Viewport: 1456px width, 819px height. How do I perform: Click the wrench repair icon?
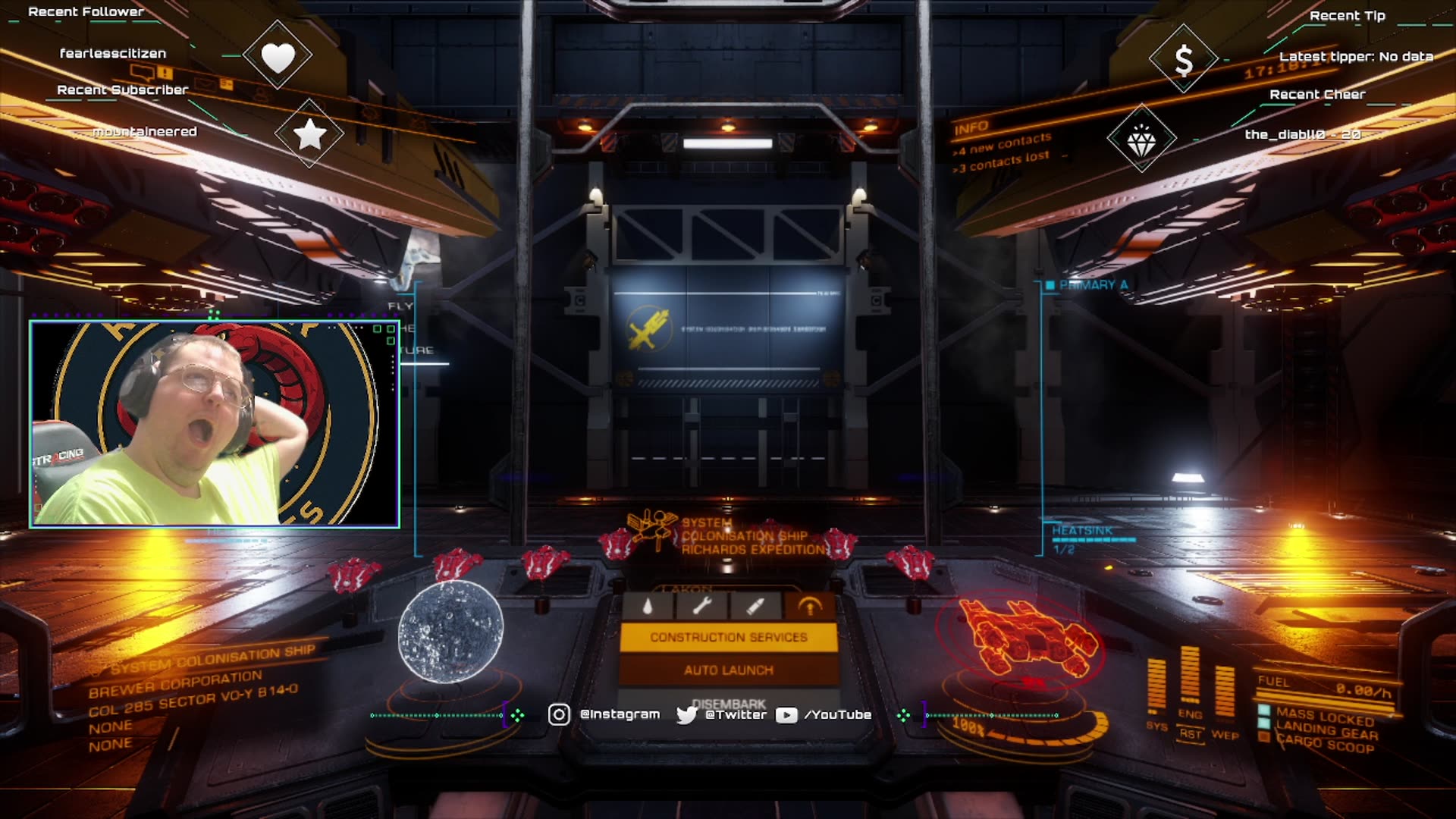[701, 606]
